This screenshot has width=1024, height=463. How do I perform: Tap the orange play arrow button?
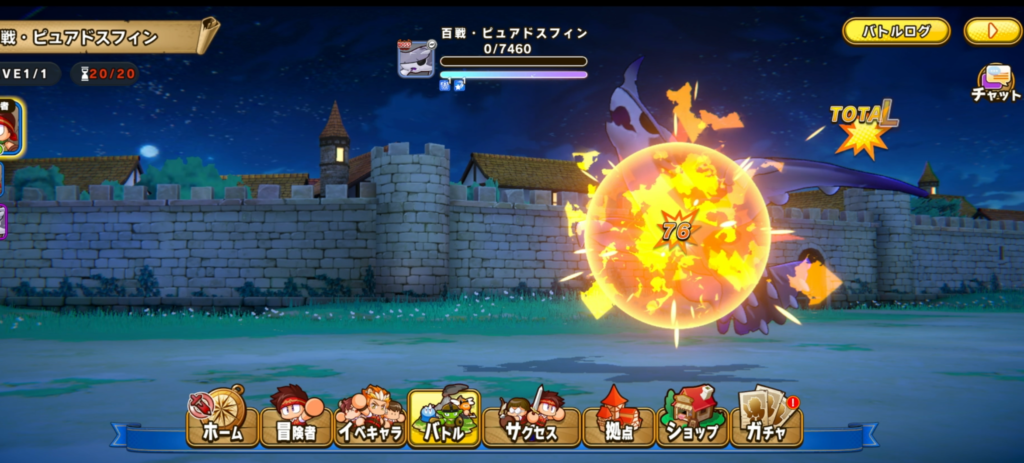tap(992, 31)
